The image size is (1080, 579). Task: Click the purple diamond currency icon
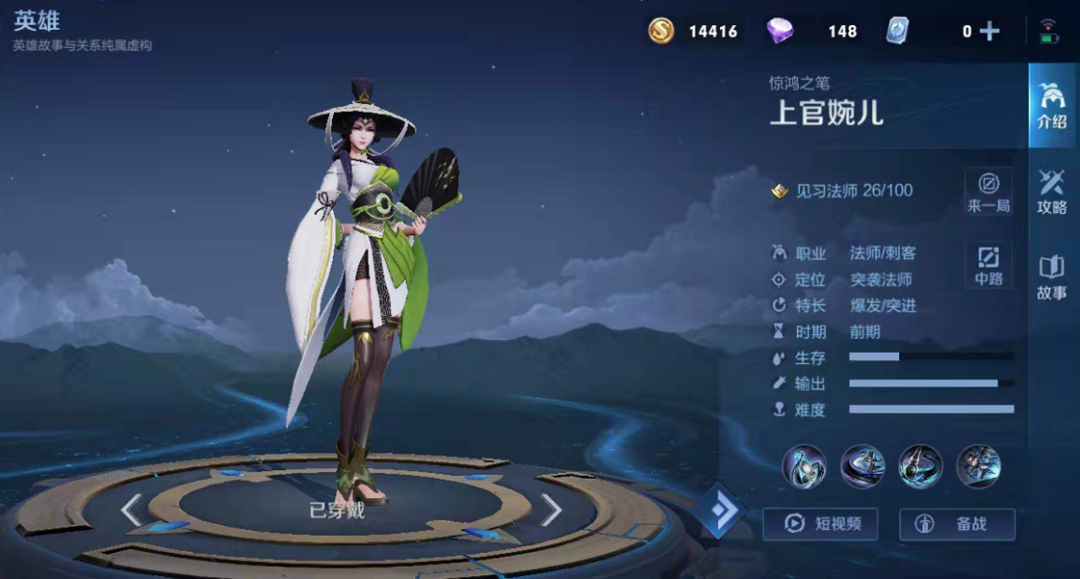(x=780, y=31)
